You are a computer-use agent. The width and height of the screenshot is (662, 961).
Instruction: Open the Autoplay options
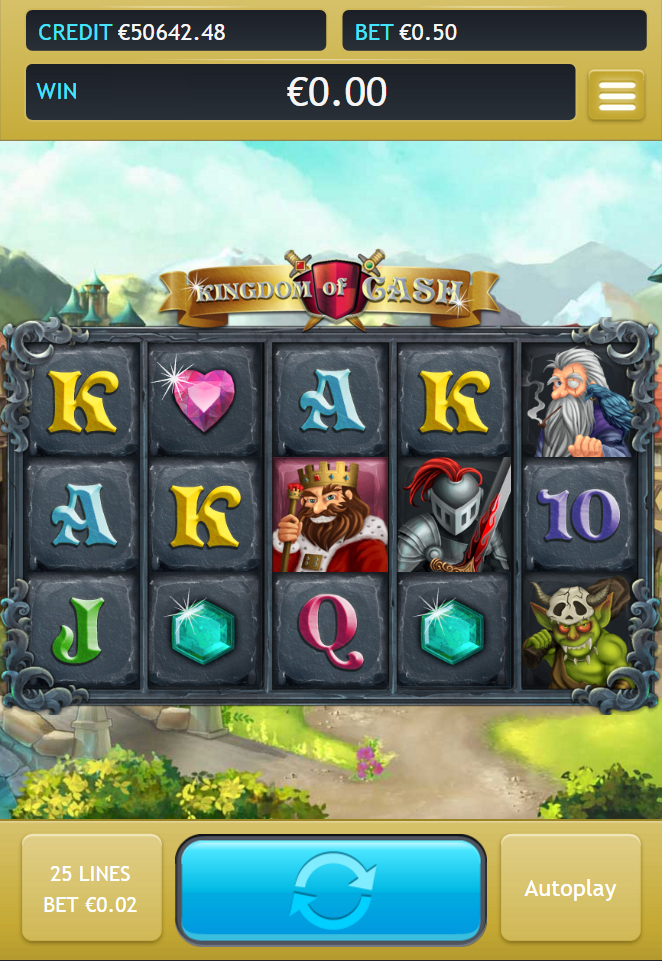(x=570, y=888)
